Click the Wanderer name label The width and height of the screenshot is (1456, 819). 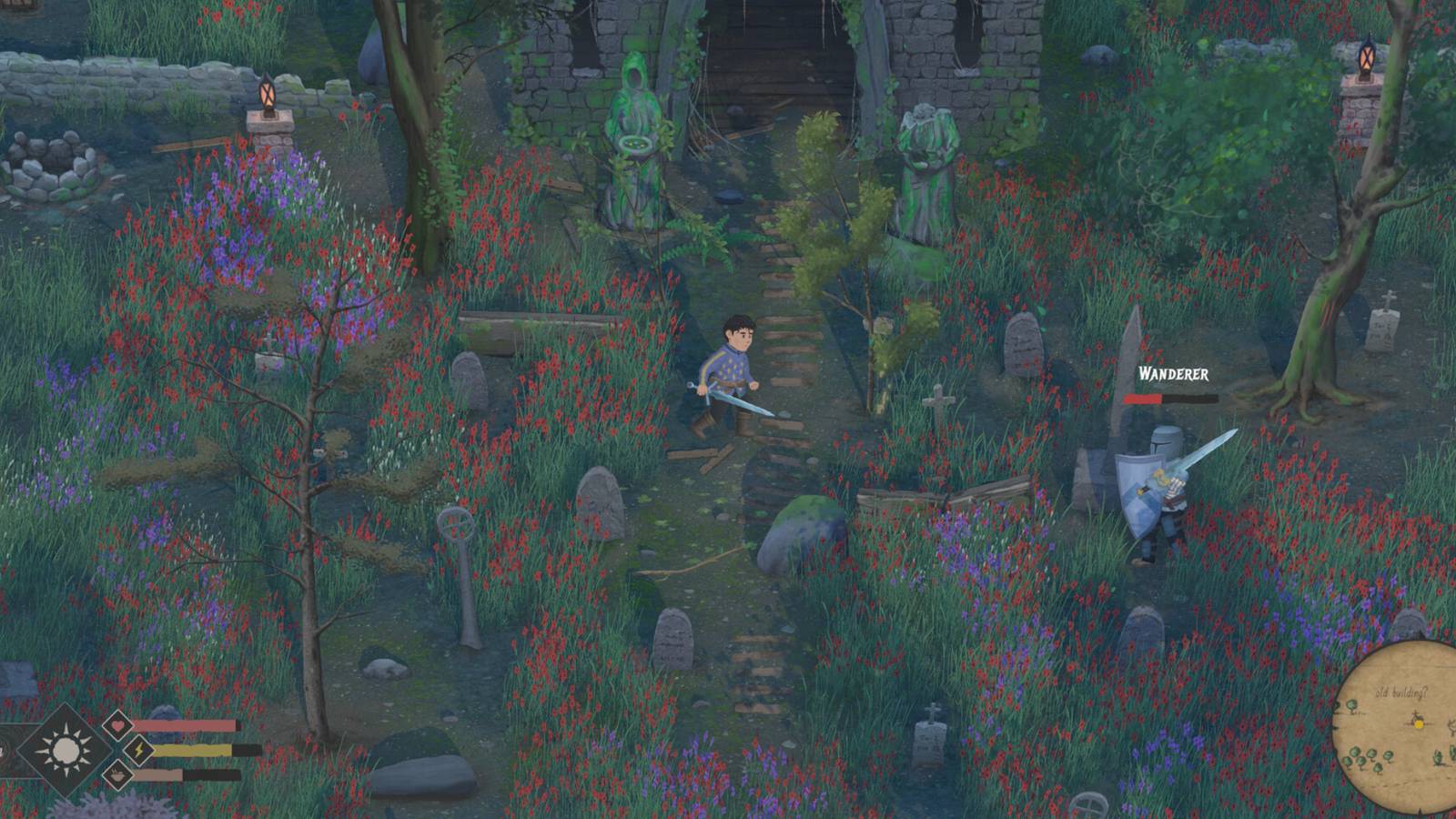1174,375
